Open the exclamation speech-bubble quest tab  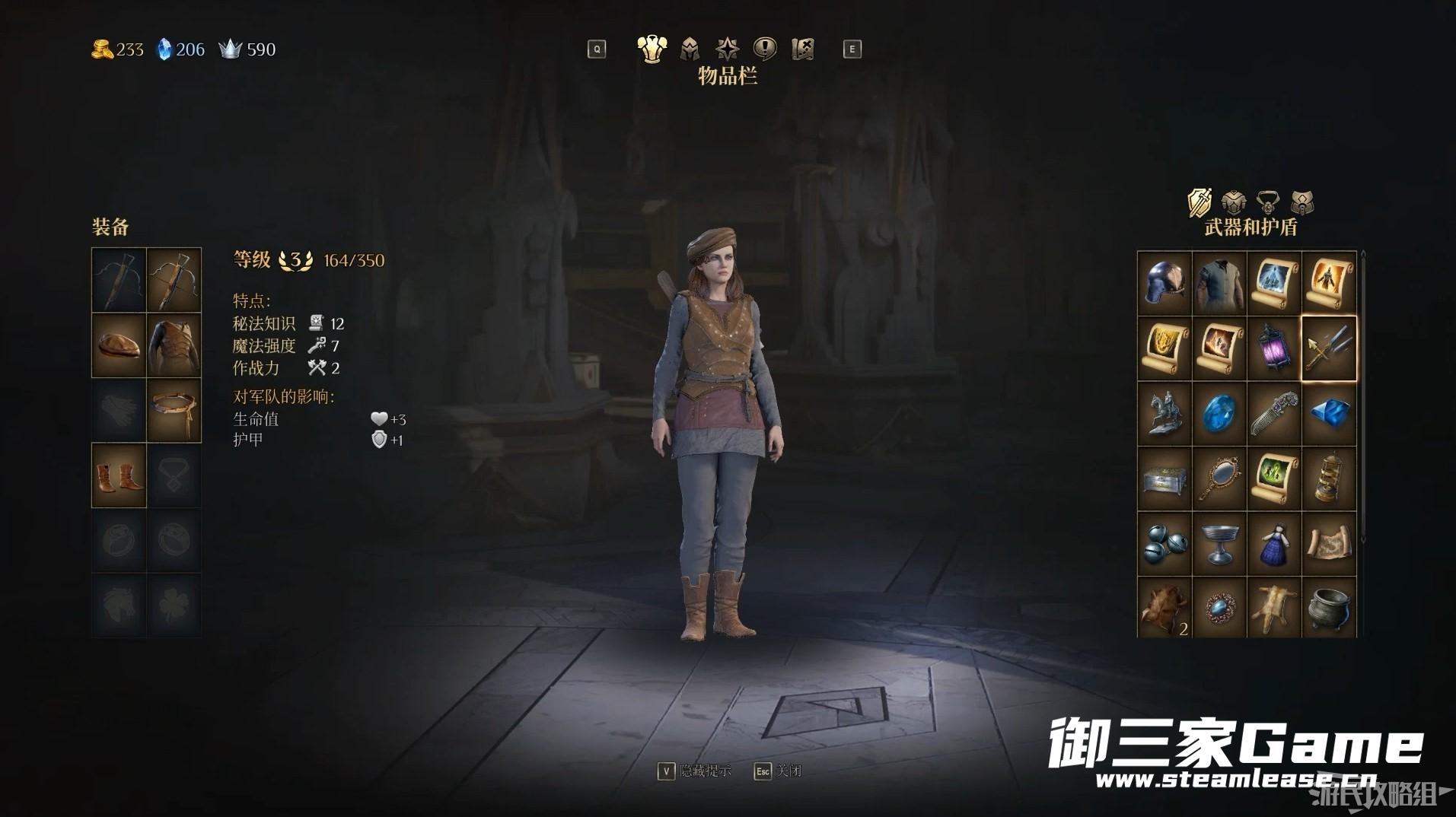764,49
